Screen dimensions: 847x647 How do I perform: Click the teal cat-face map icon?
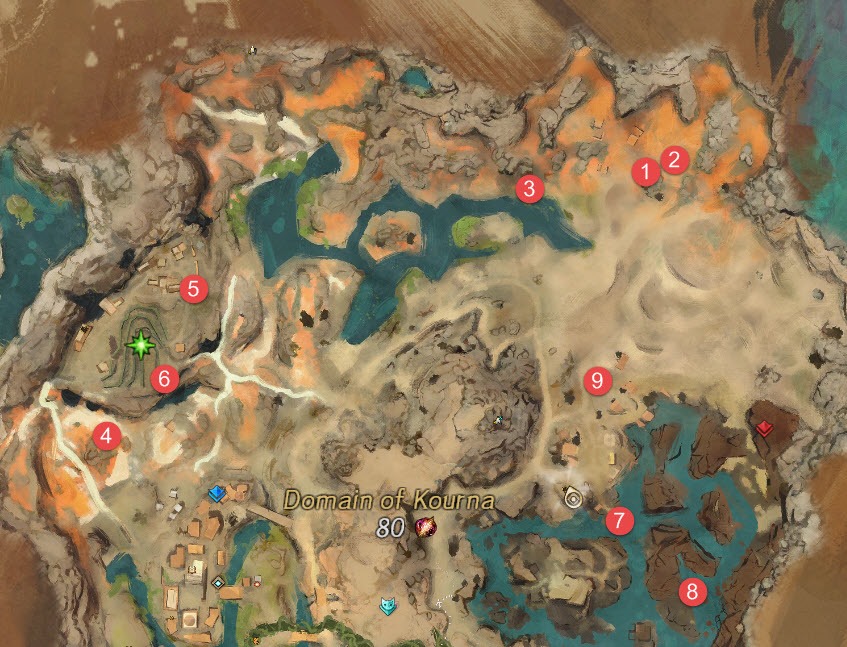[387, 605]
